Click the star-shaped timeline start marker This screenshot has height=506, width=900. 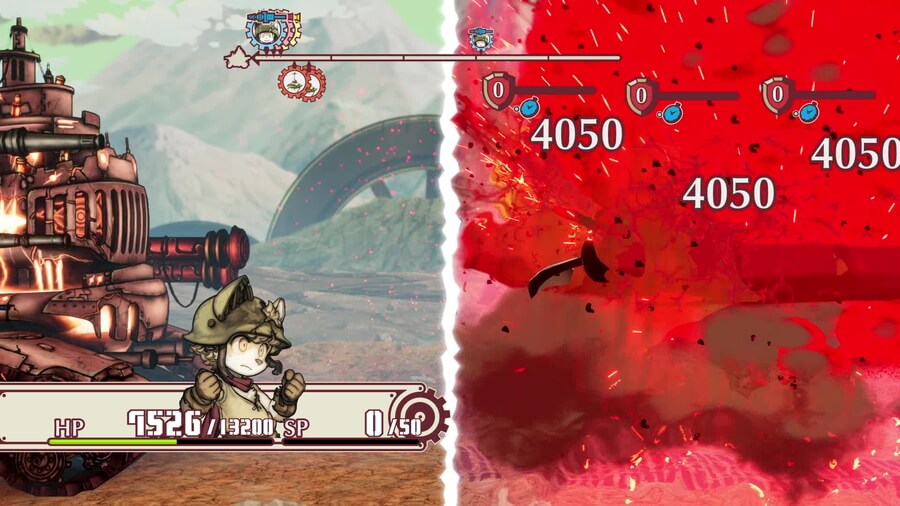(238, 58)
